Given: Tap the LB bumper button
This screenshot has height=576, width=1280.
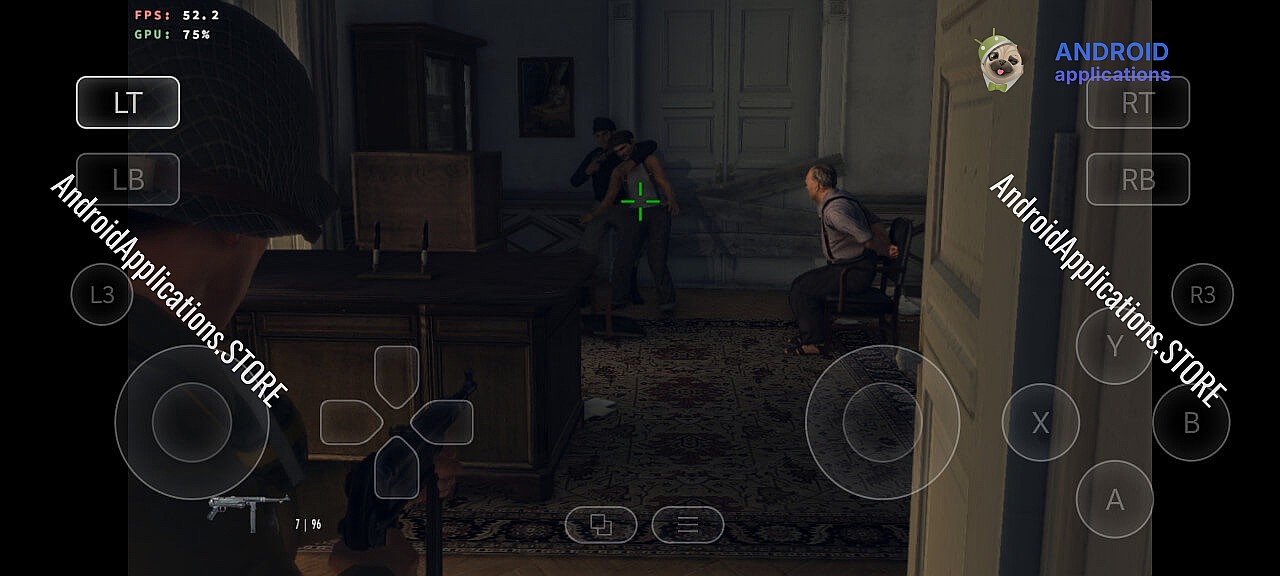Looking at the screenshot, I should point(128,179).
